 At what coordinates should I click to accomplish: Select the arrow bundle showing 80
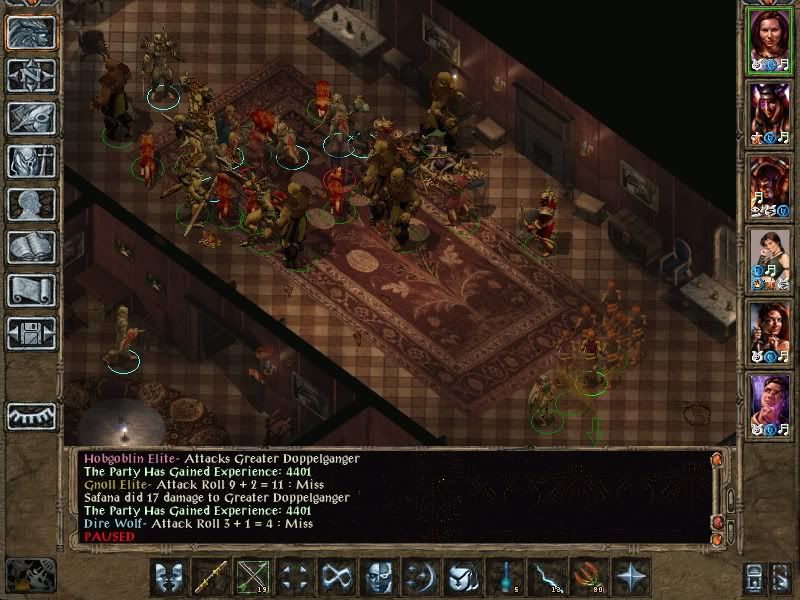(589, 577)
